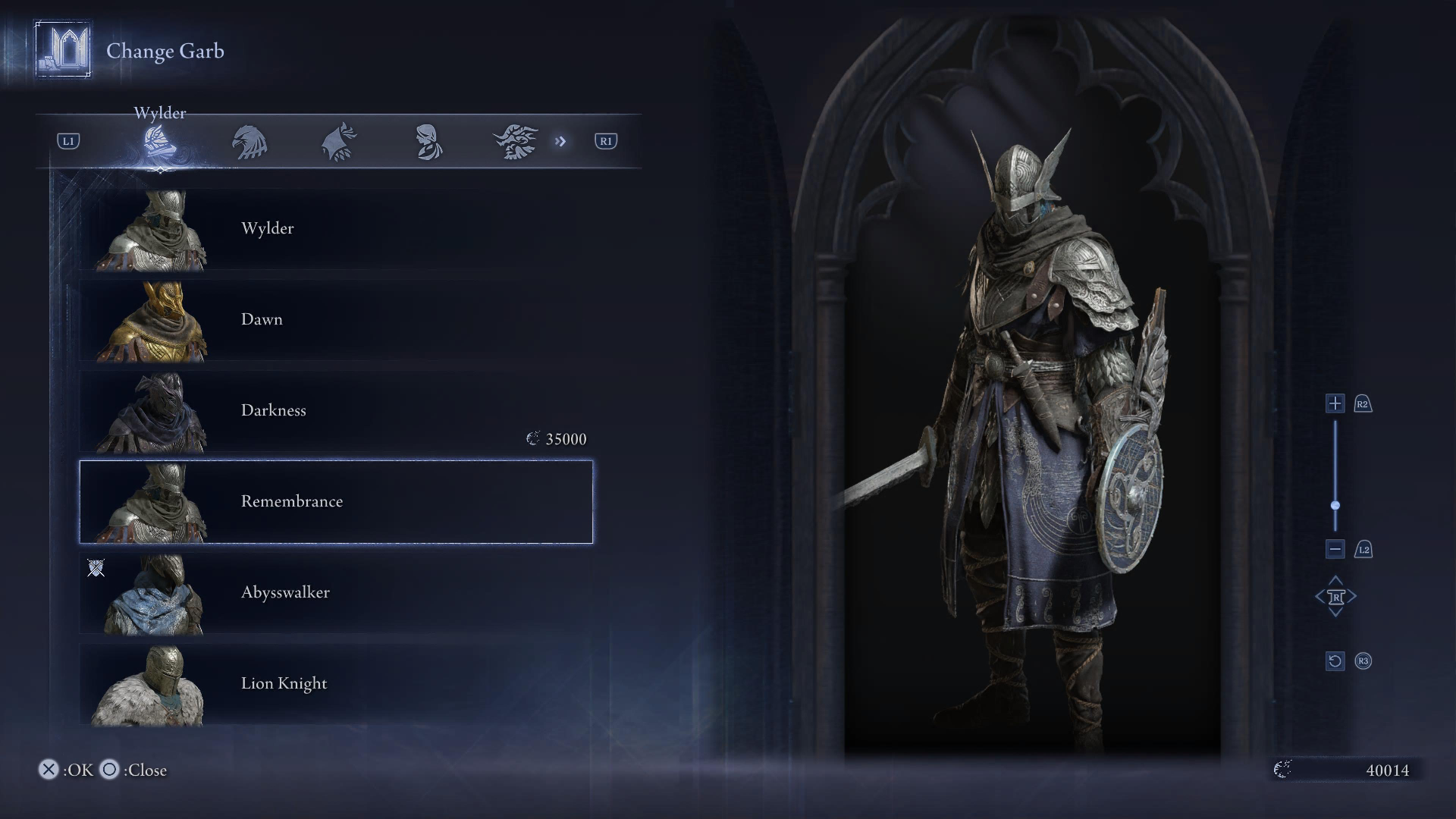Screen dimensions: 1456x819
Task: Open the swirling beast emblem character tab
Action: click(516, 142)
